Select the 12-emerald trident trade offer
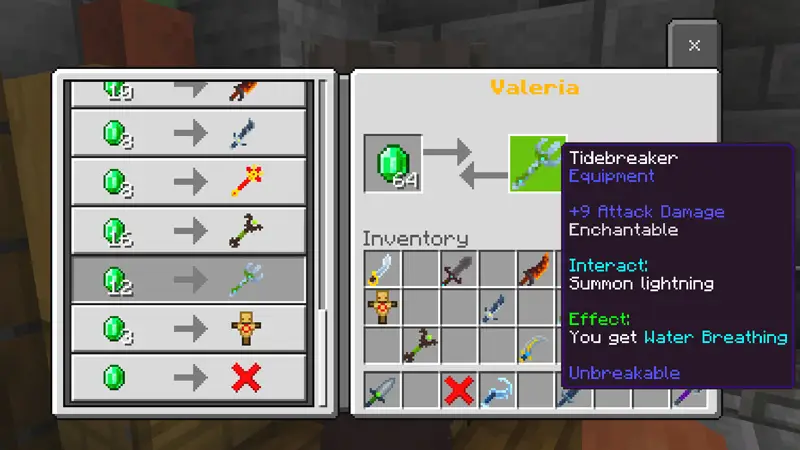This screenshot has width=800, height=450. coord(188,281)
